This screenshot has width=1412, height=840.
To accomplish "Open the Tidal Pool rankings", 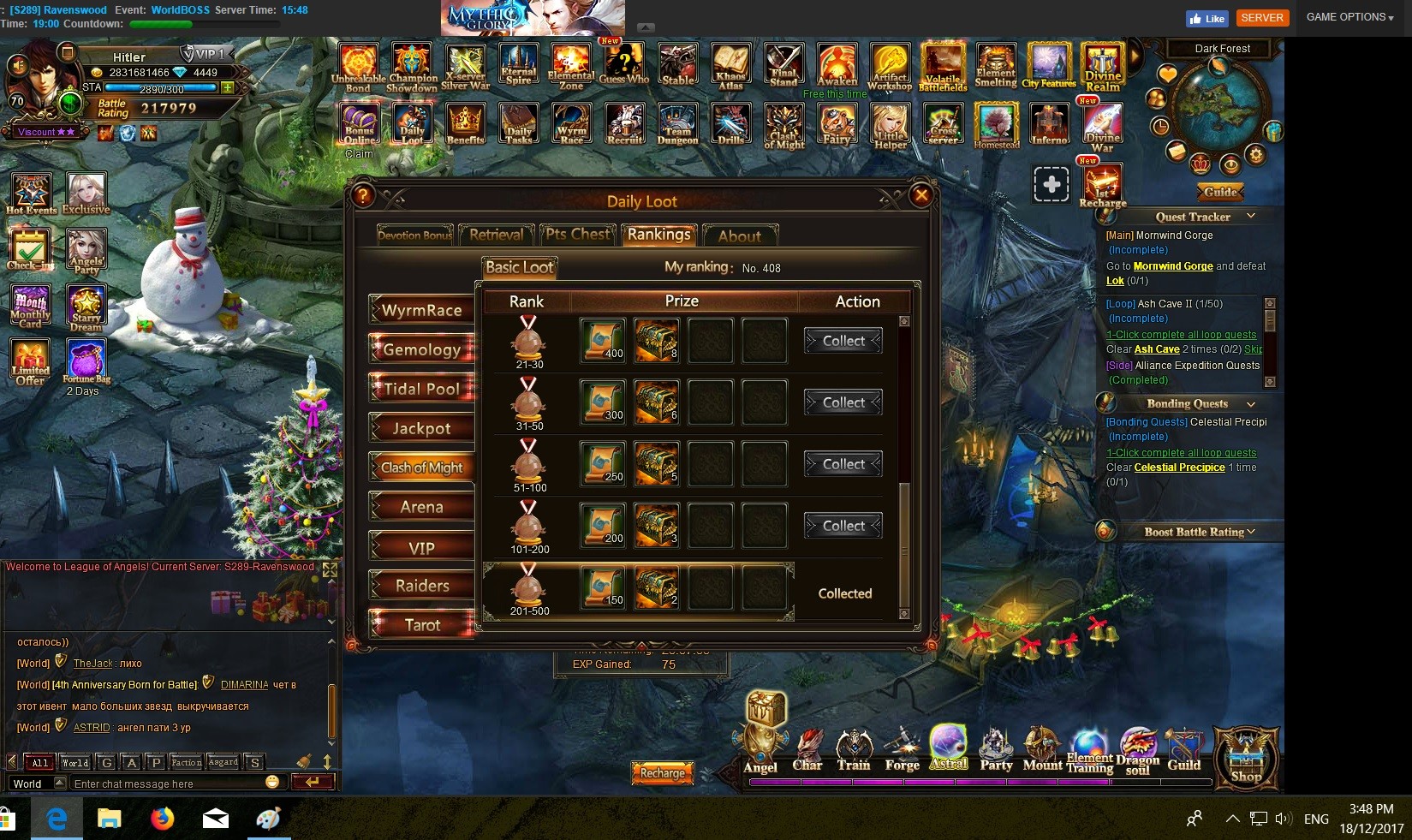I will 421,389.
